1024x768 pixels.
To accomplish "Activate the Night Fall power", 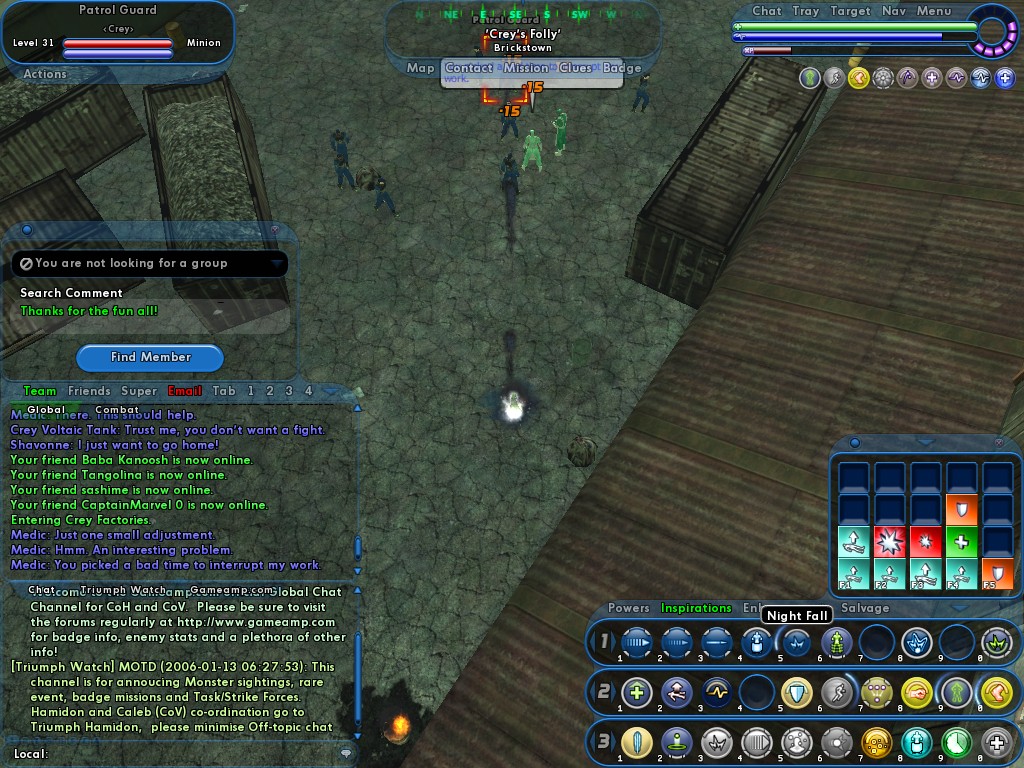I will (x=797, y=642).
